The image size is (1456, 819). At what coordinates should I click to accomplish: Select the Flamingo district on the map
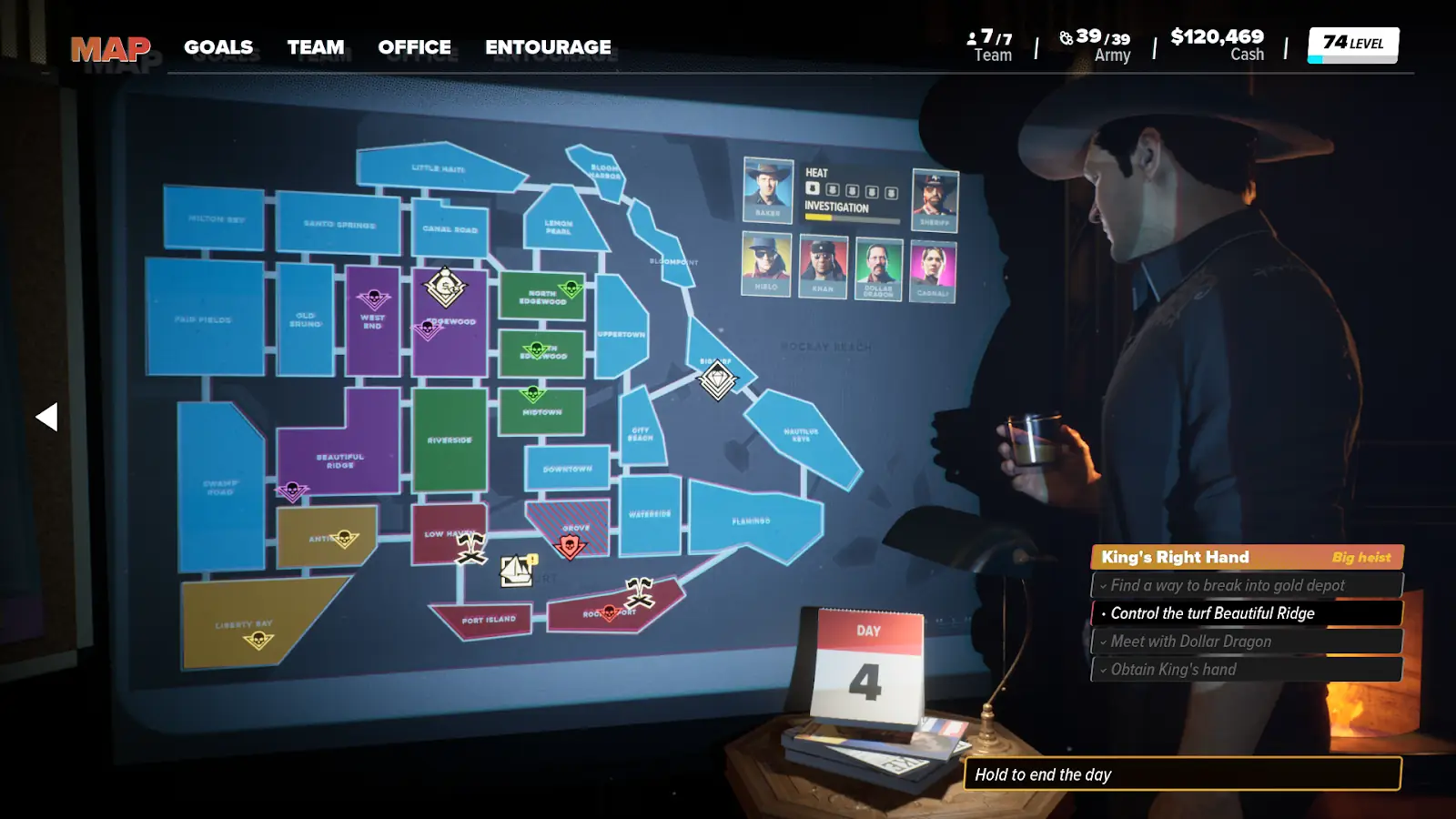point(752,521)
